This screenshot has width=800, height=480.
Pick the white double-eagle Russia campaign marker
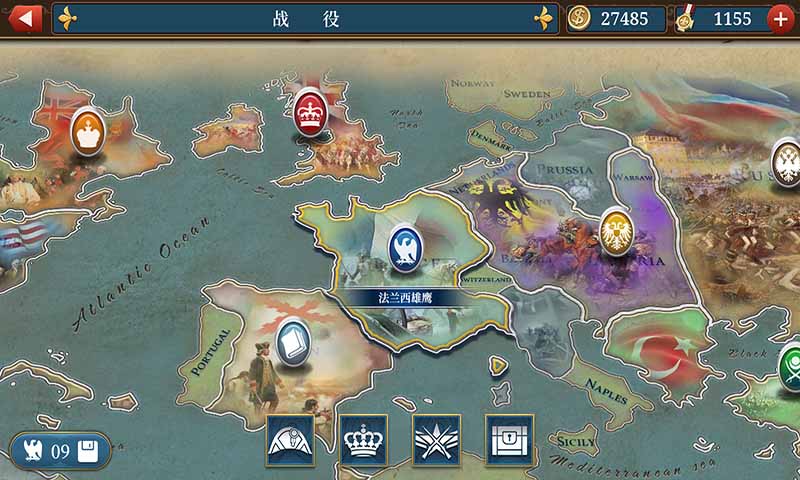[787, 157]
